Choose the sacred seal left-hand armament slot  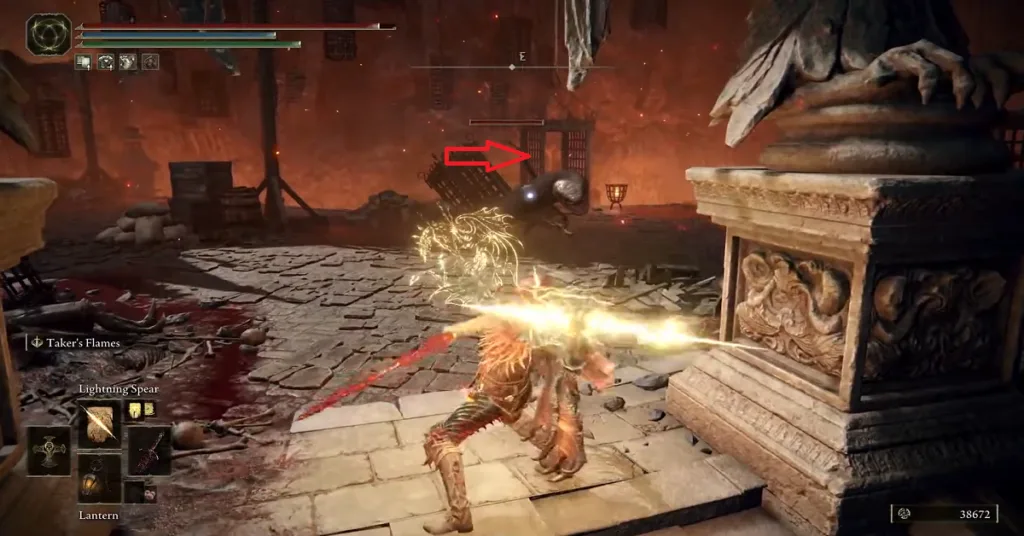(x=48, y=451)
